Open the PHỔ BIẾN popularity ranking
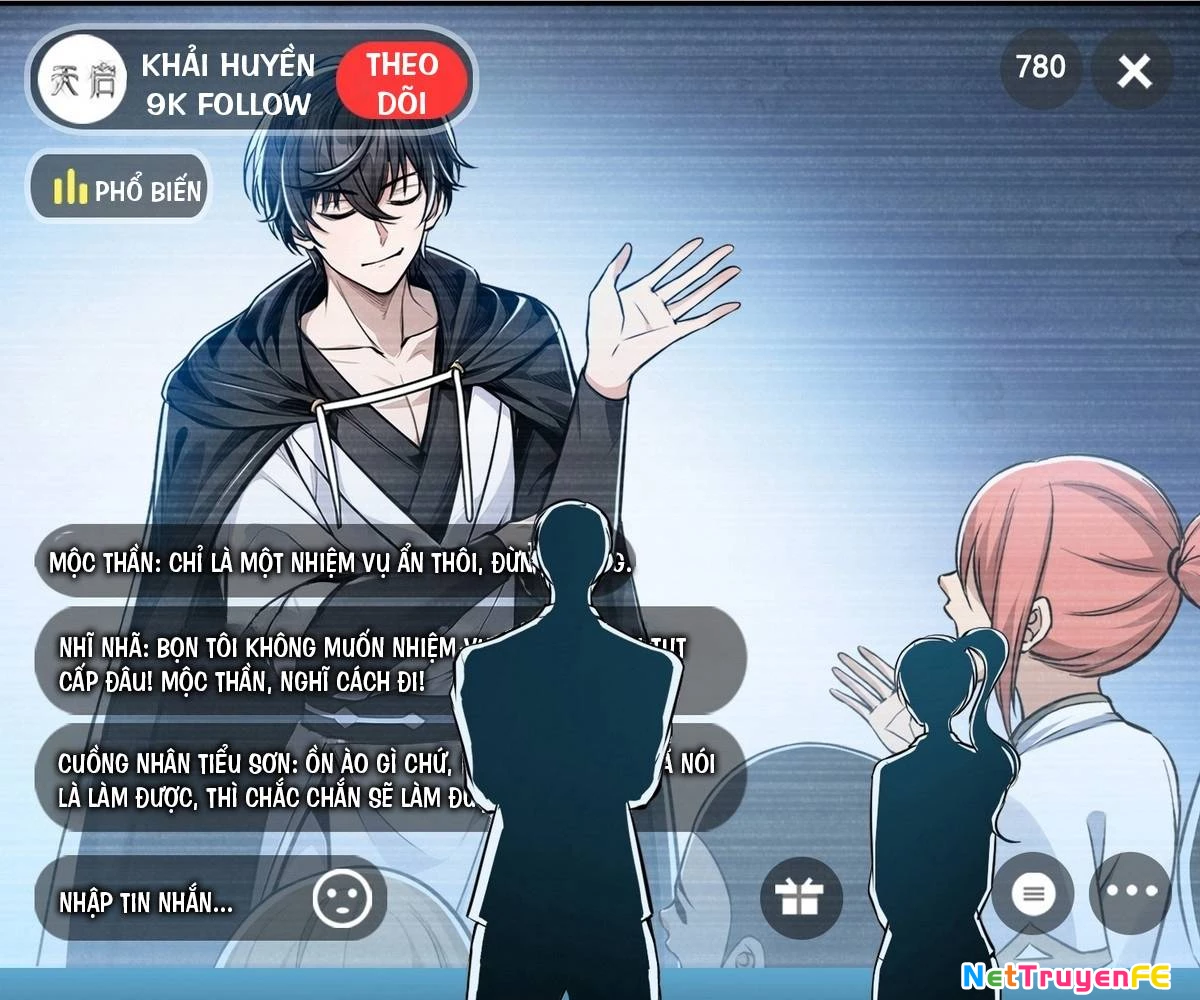 (120, 187)
